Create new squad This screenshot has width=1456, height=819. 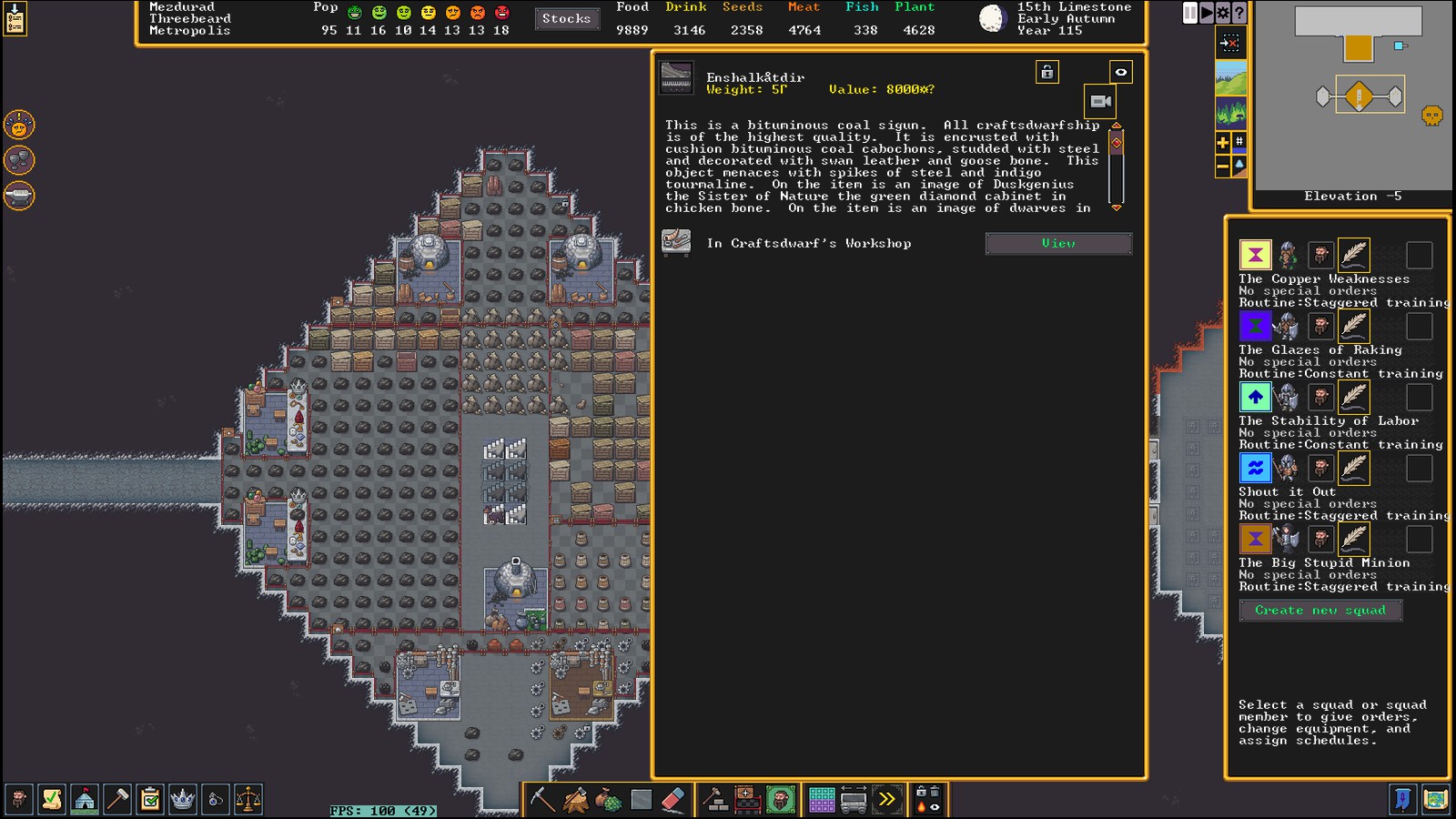pyautogui.click(x=1320, y=611)
